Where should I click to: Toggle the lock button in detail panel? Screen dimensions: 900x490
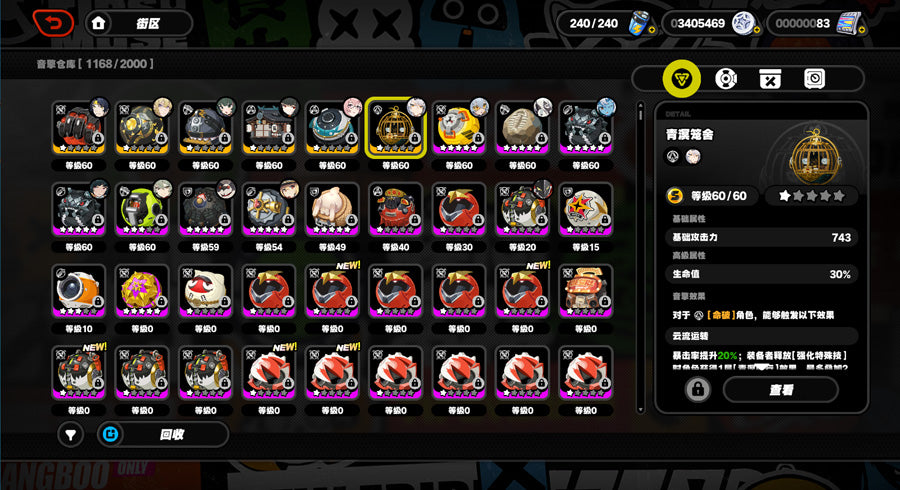696,389
